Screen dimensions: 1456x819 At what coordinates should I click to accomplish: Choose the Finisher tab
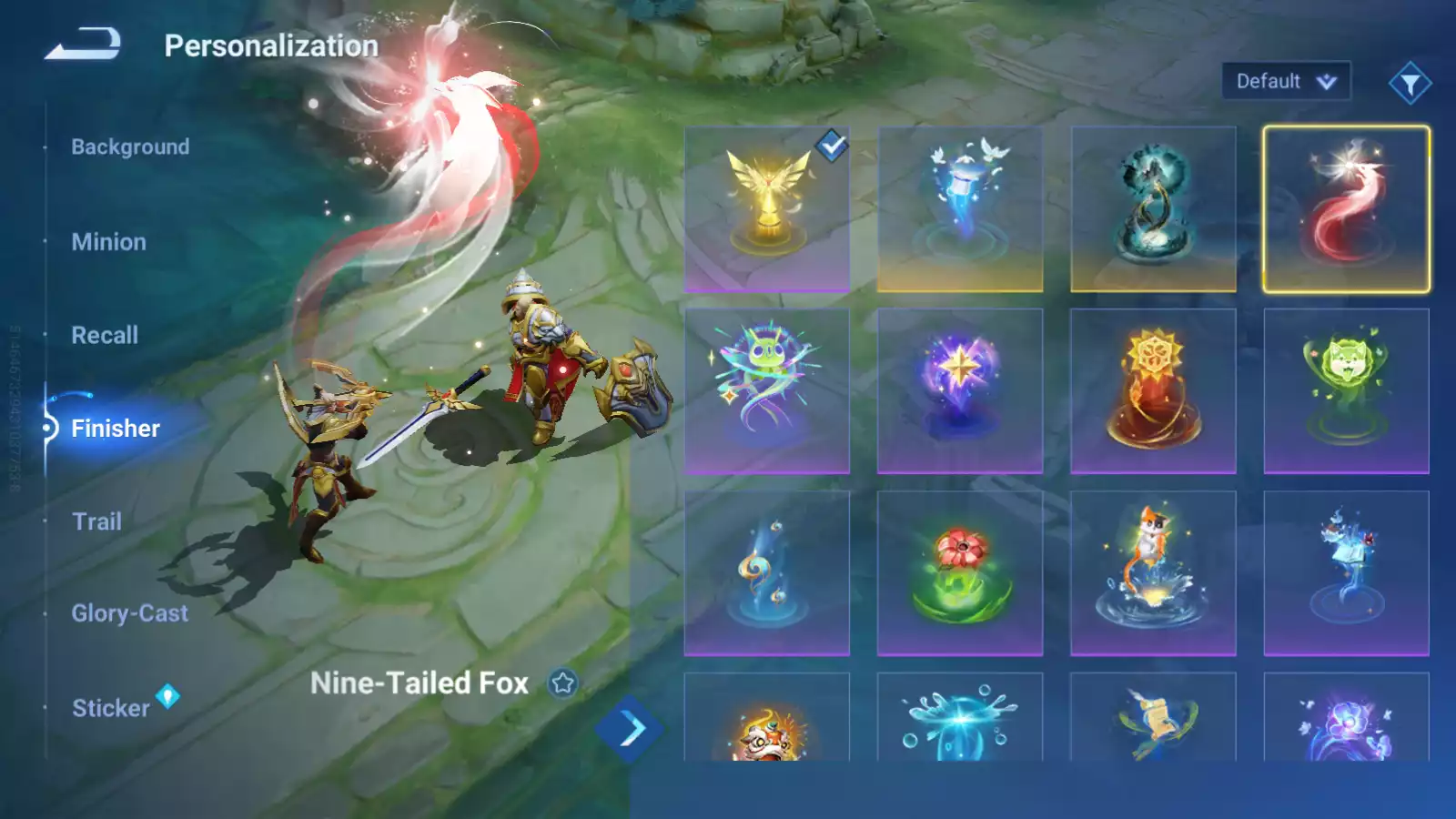tap(115, 429)
